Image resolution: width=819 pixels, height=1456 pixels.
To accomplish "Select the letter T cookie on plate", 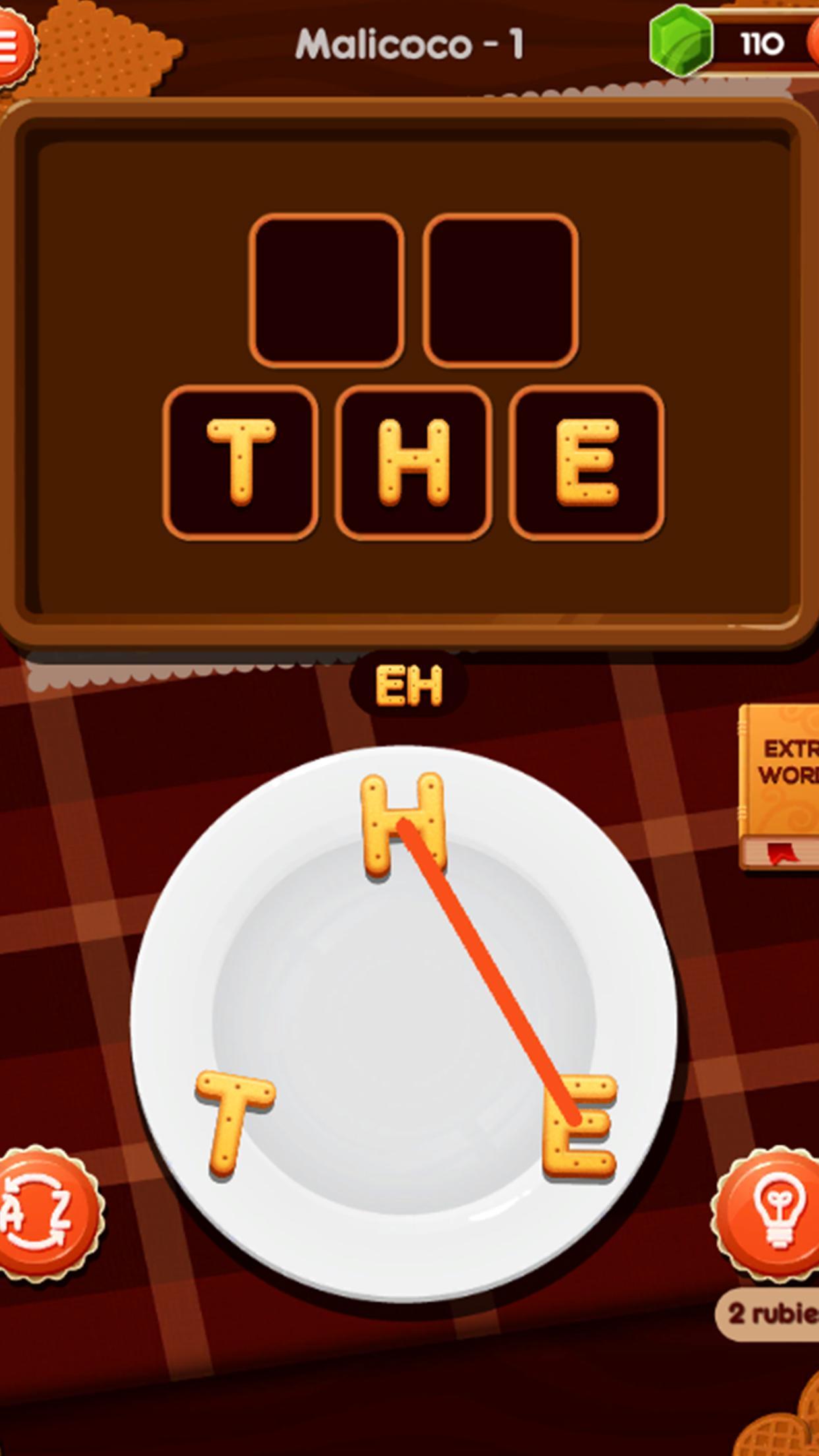I will [x=234, y=1121].
